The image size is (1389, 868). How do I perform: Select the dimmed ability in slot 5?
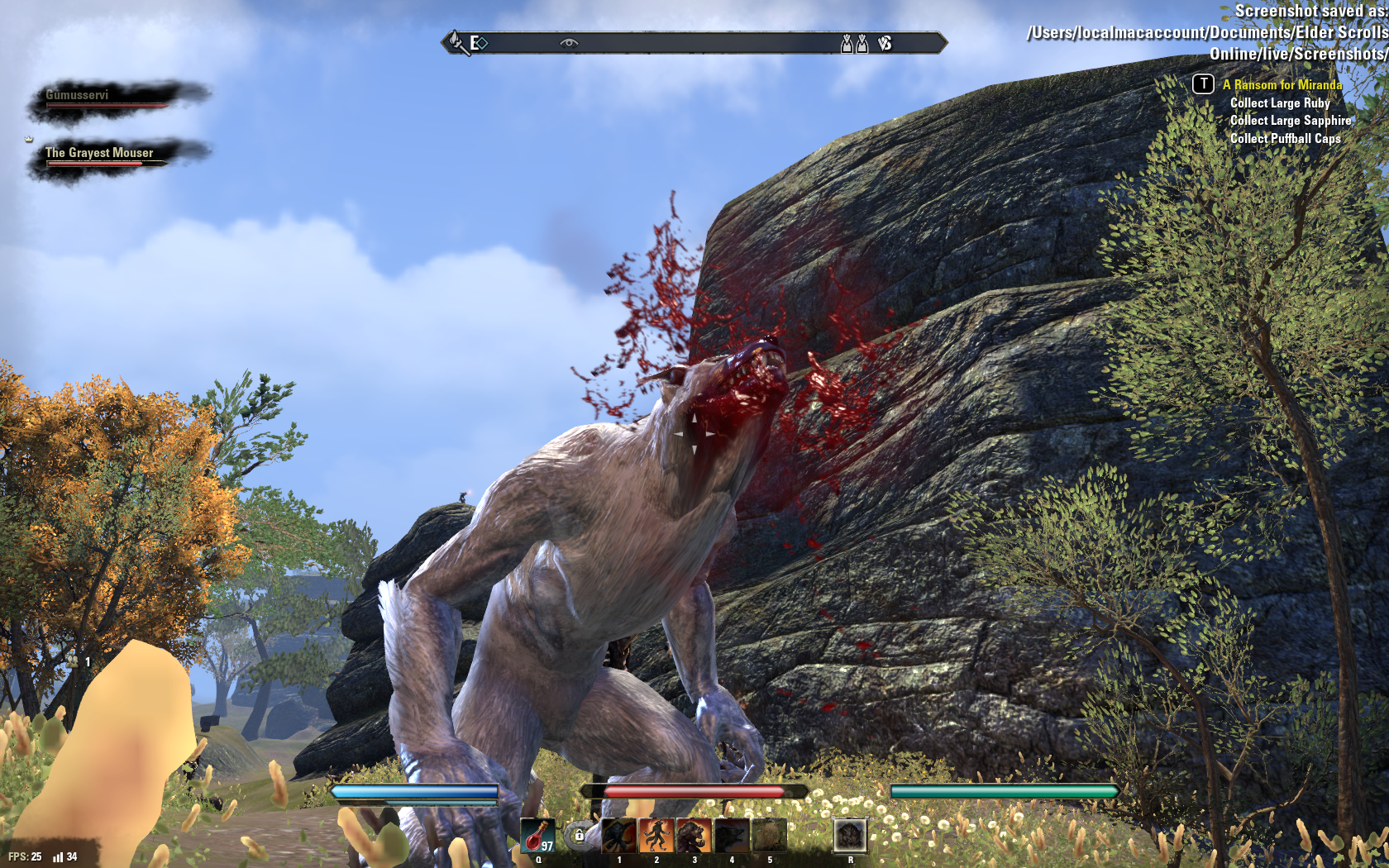(769, 836)
